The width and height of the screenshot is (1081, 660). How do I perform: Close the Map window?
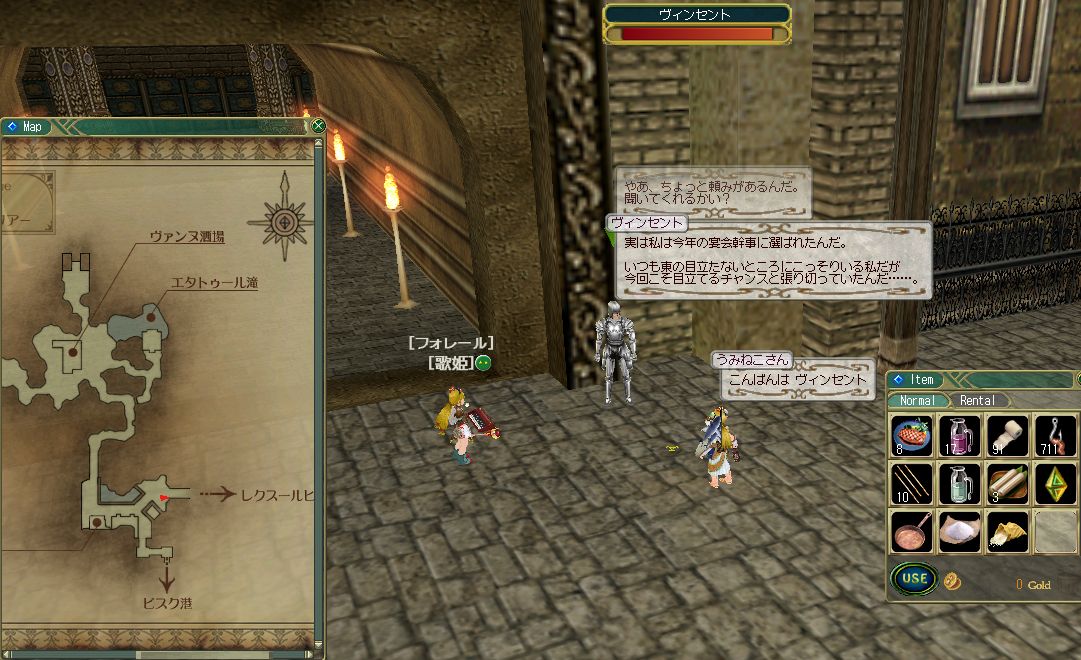tap(318, 126)
